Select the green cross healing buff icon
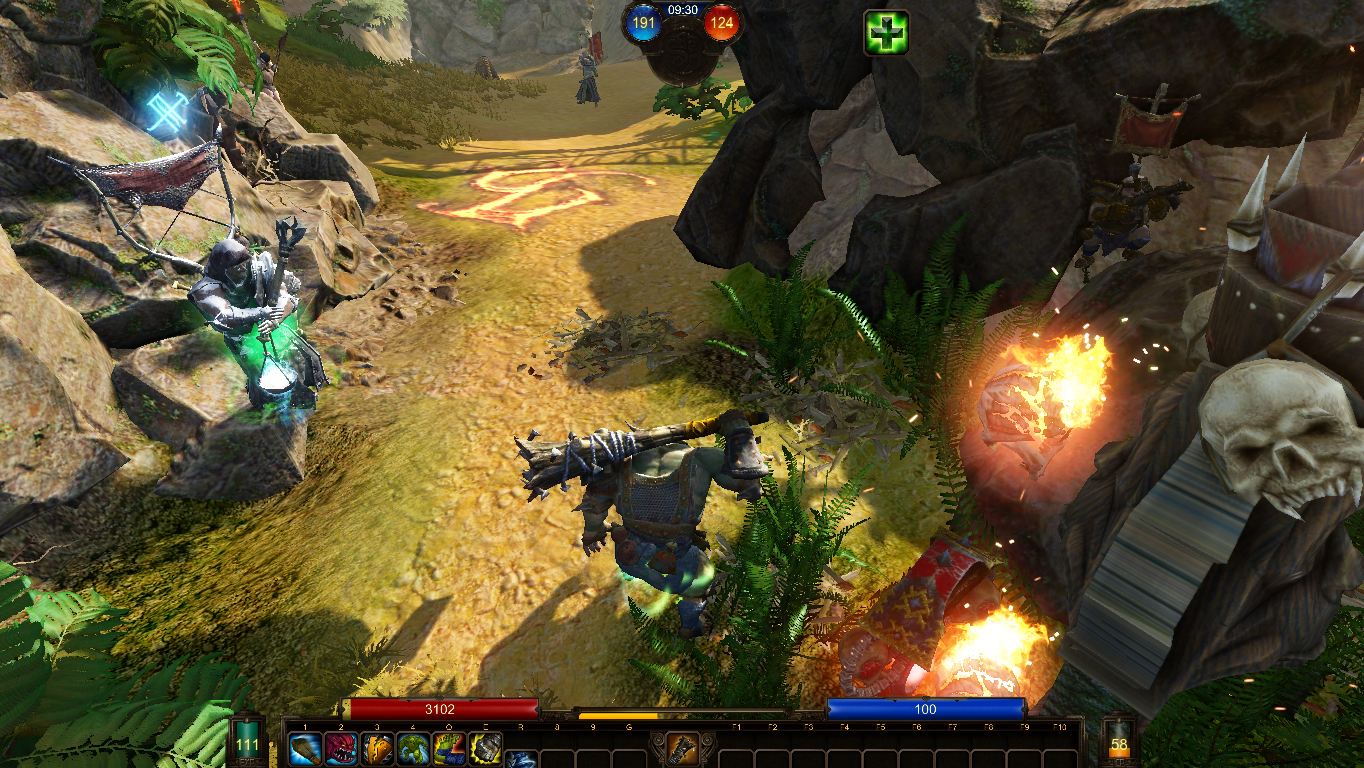 click(x=886, y=33)
